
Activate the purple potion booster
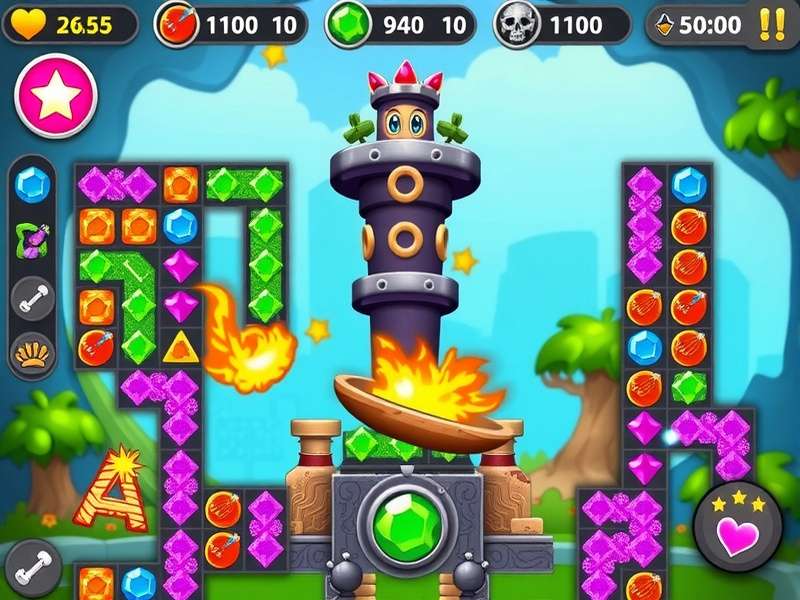coord(33,240)
